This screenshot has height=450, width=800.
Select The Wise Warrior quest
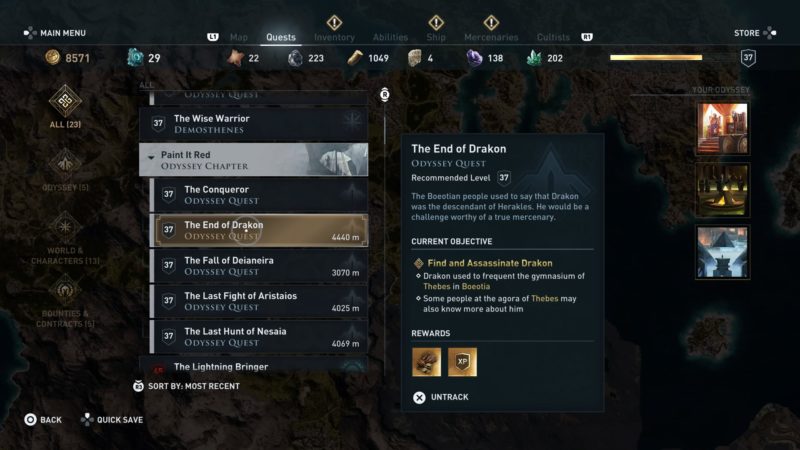[258, 124]
